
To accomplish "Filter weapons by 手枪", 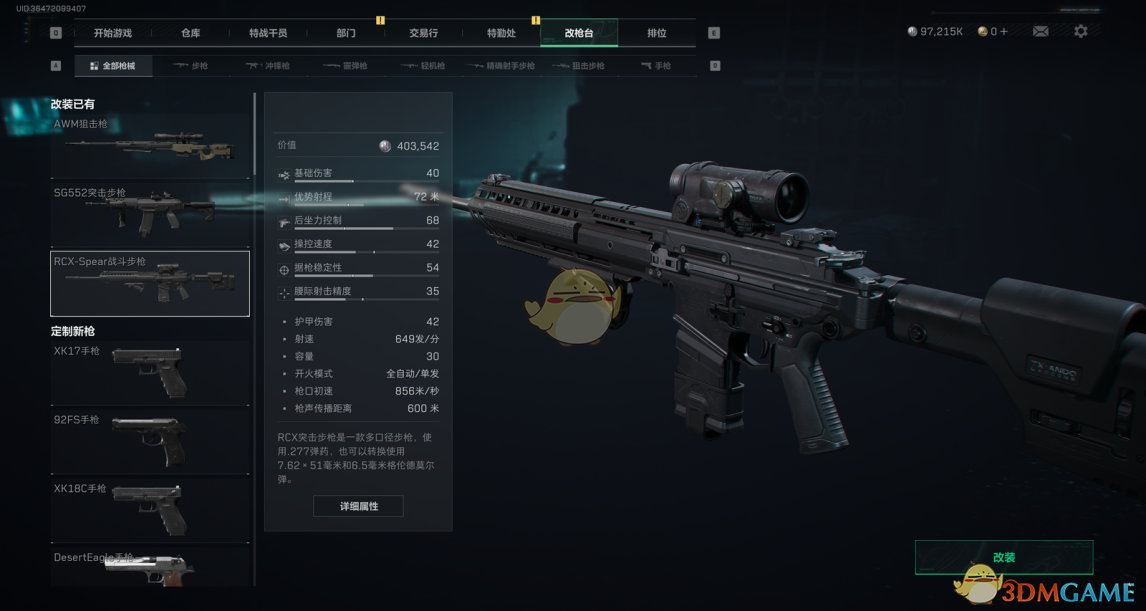I will [657, 66].
